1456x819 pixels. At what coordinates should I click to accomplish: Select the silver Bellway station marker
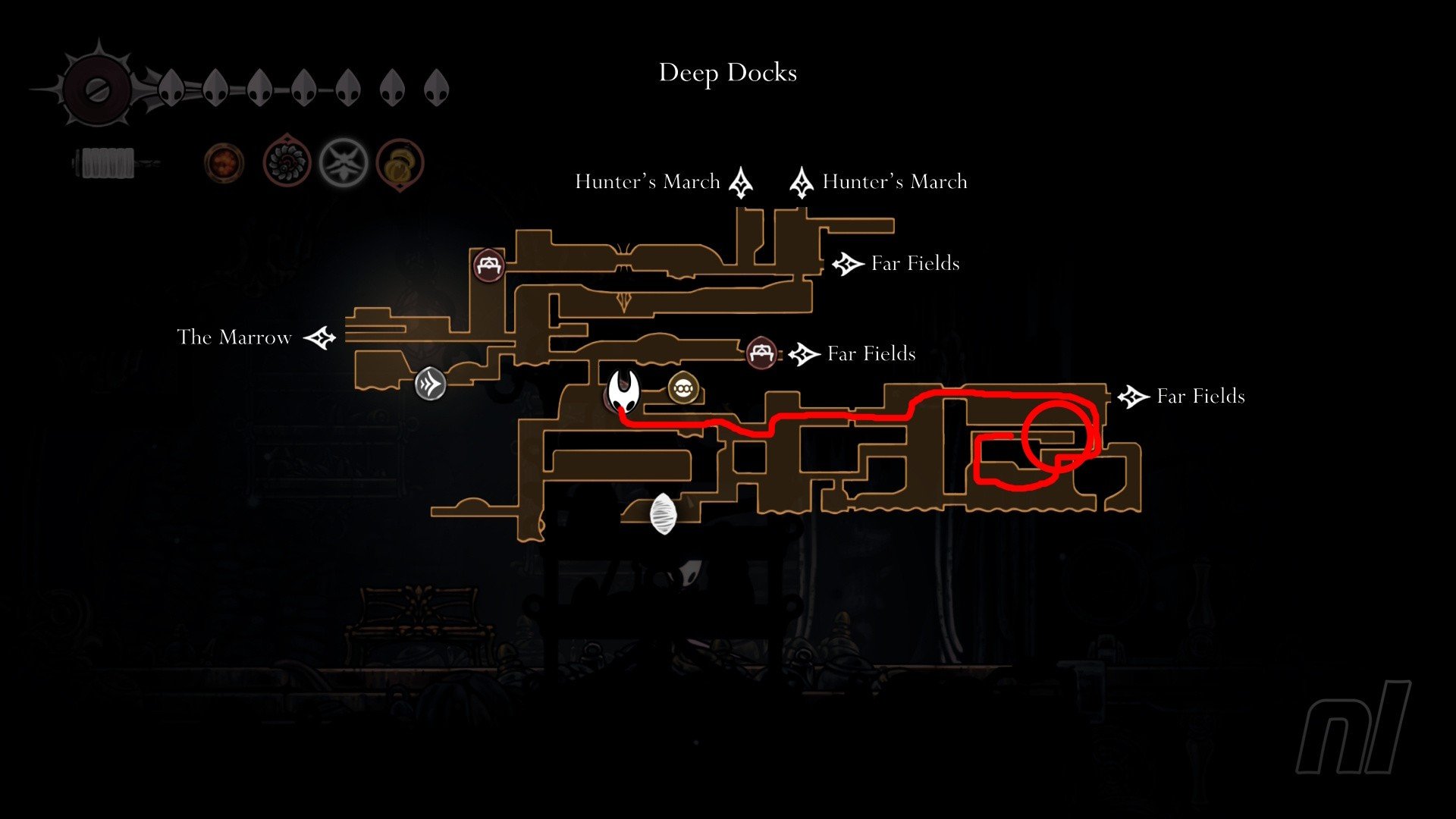430,384
